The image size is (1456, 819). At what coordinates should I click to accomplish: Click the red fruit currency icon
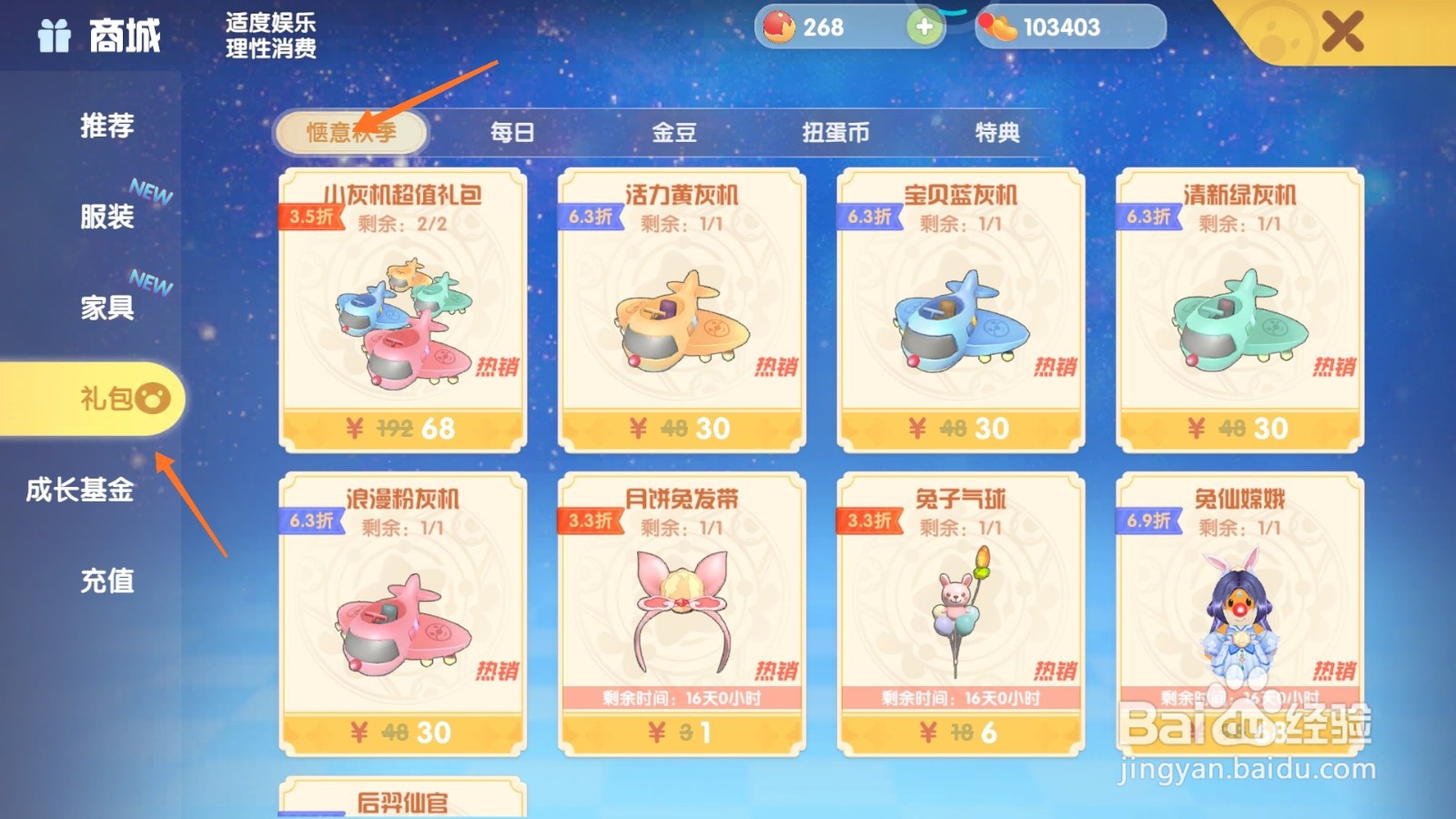point(778,26)
